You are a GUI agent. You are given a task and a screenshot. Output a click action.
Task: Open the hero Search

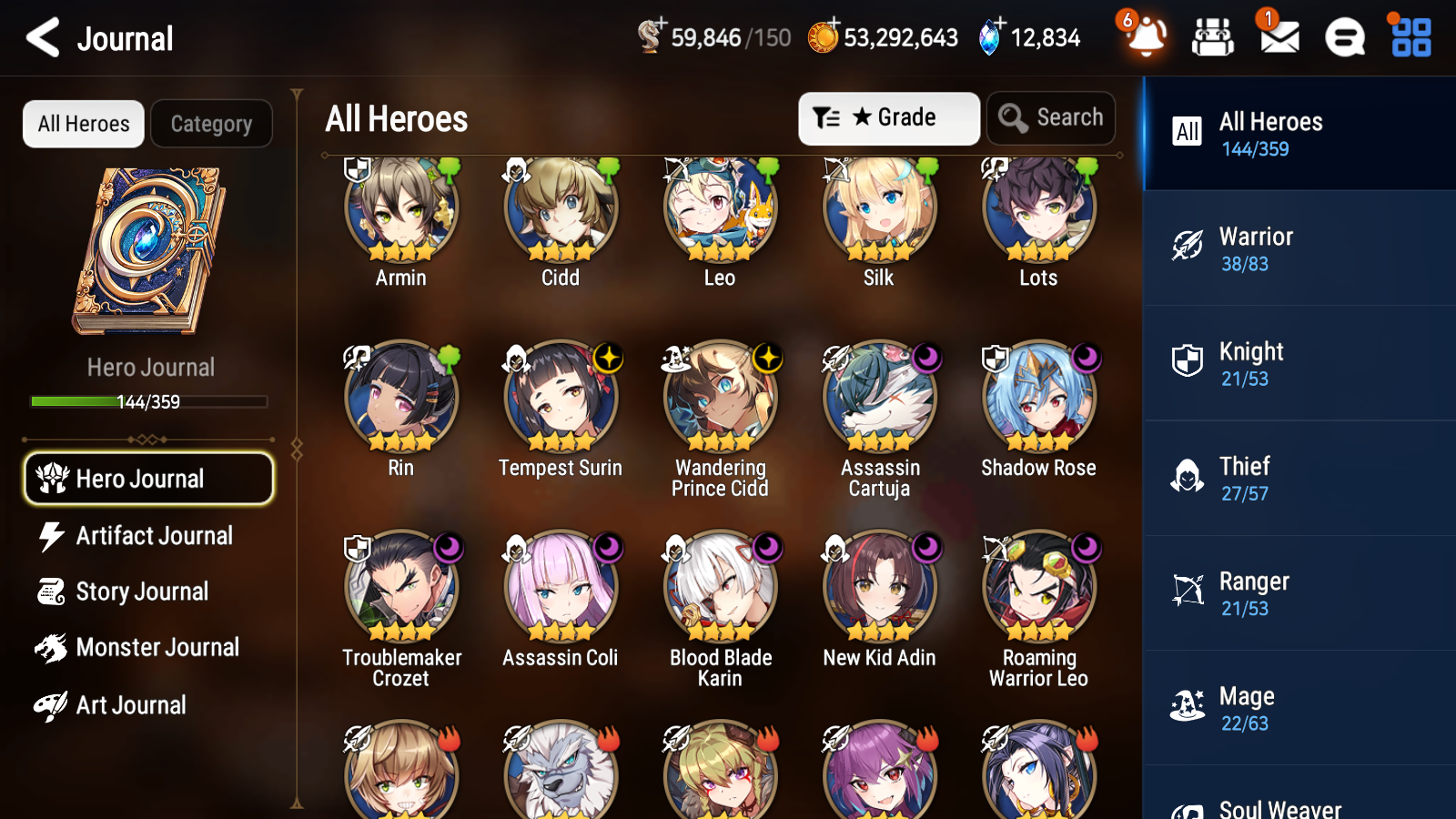click(x=1051, y=117)
